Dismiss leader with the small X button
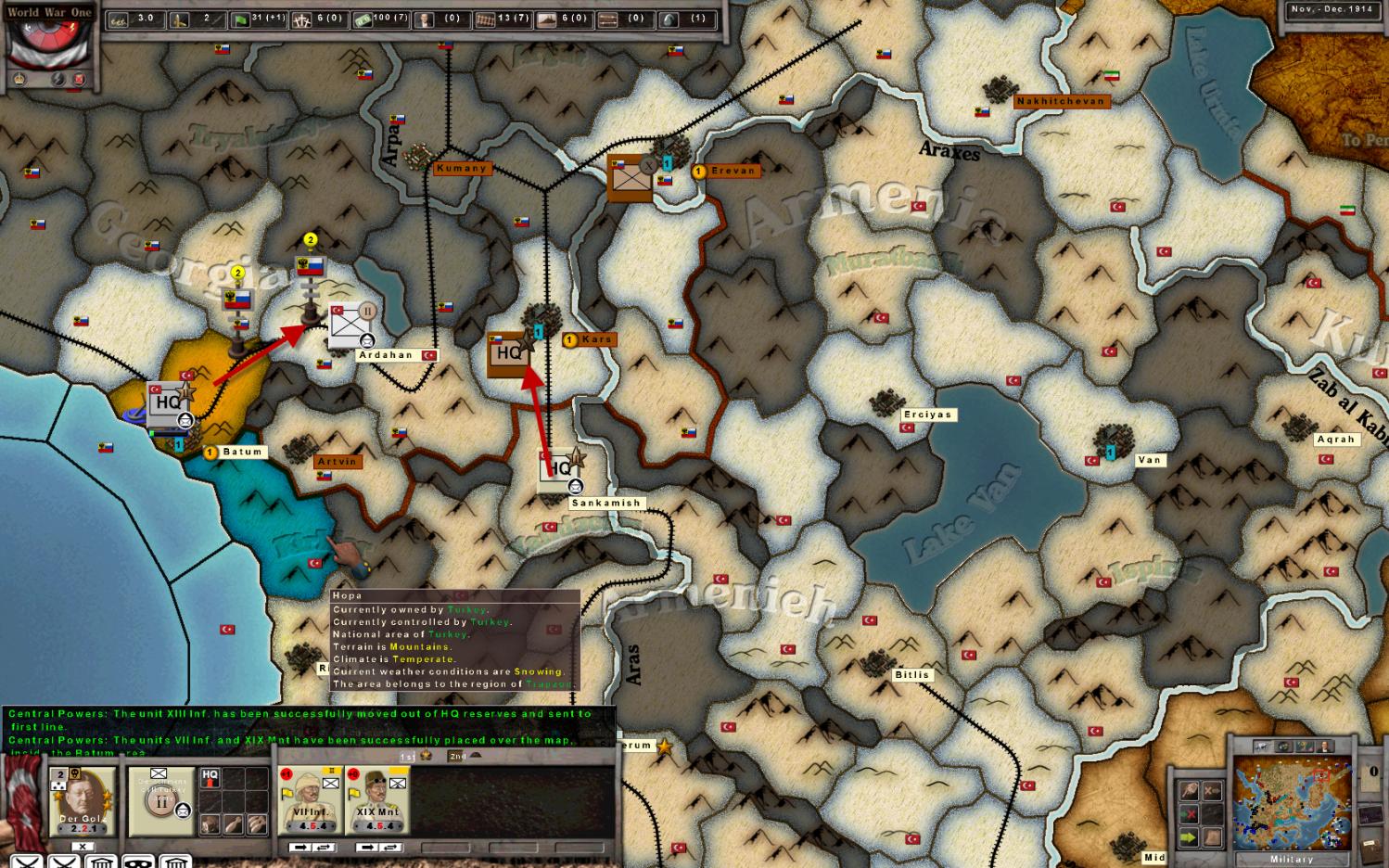The width and height of the screenshot is (1389, 868). 83,846
